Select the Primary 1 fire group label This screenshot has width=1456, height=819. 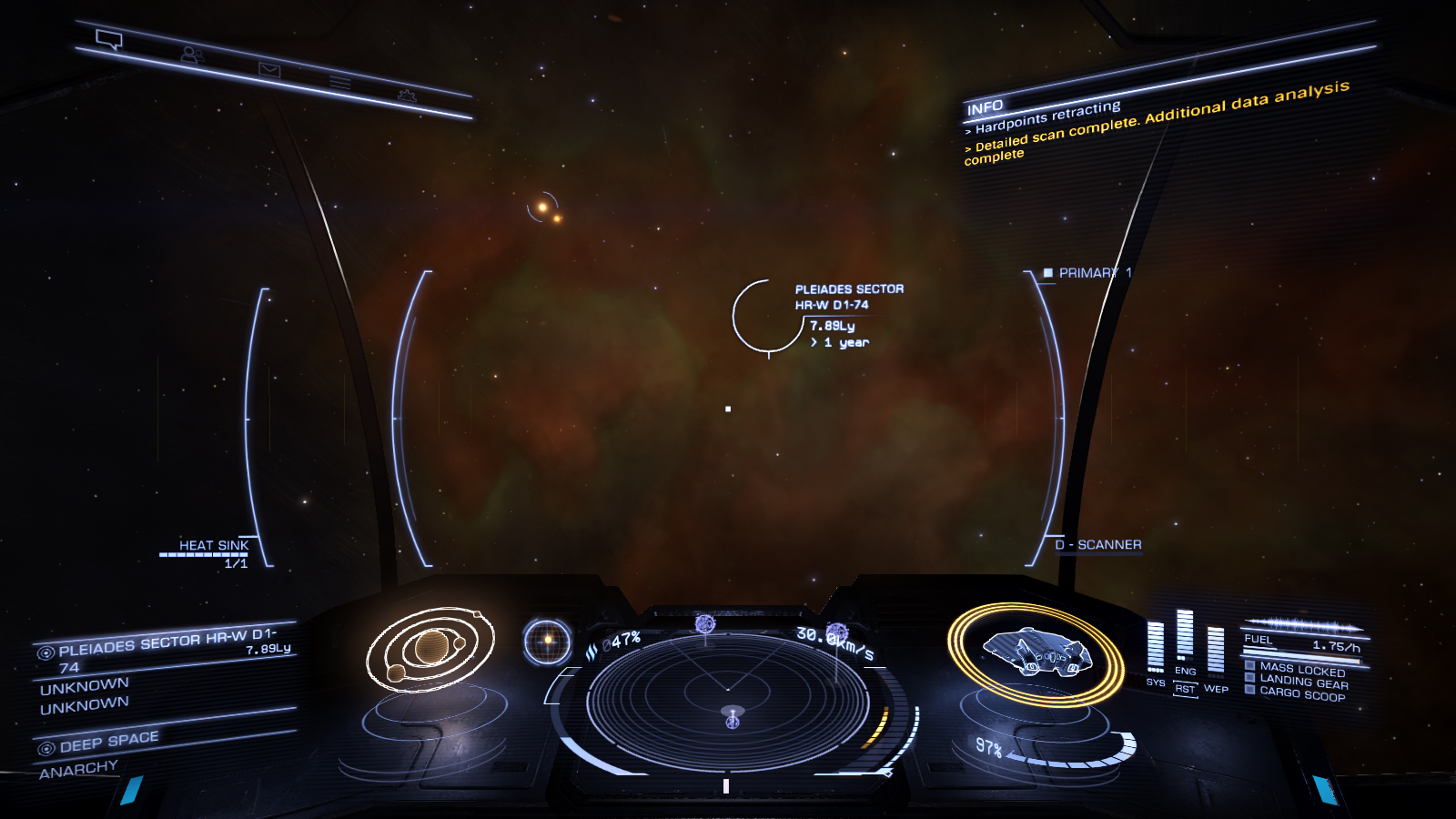point(1088,273)
